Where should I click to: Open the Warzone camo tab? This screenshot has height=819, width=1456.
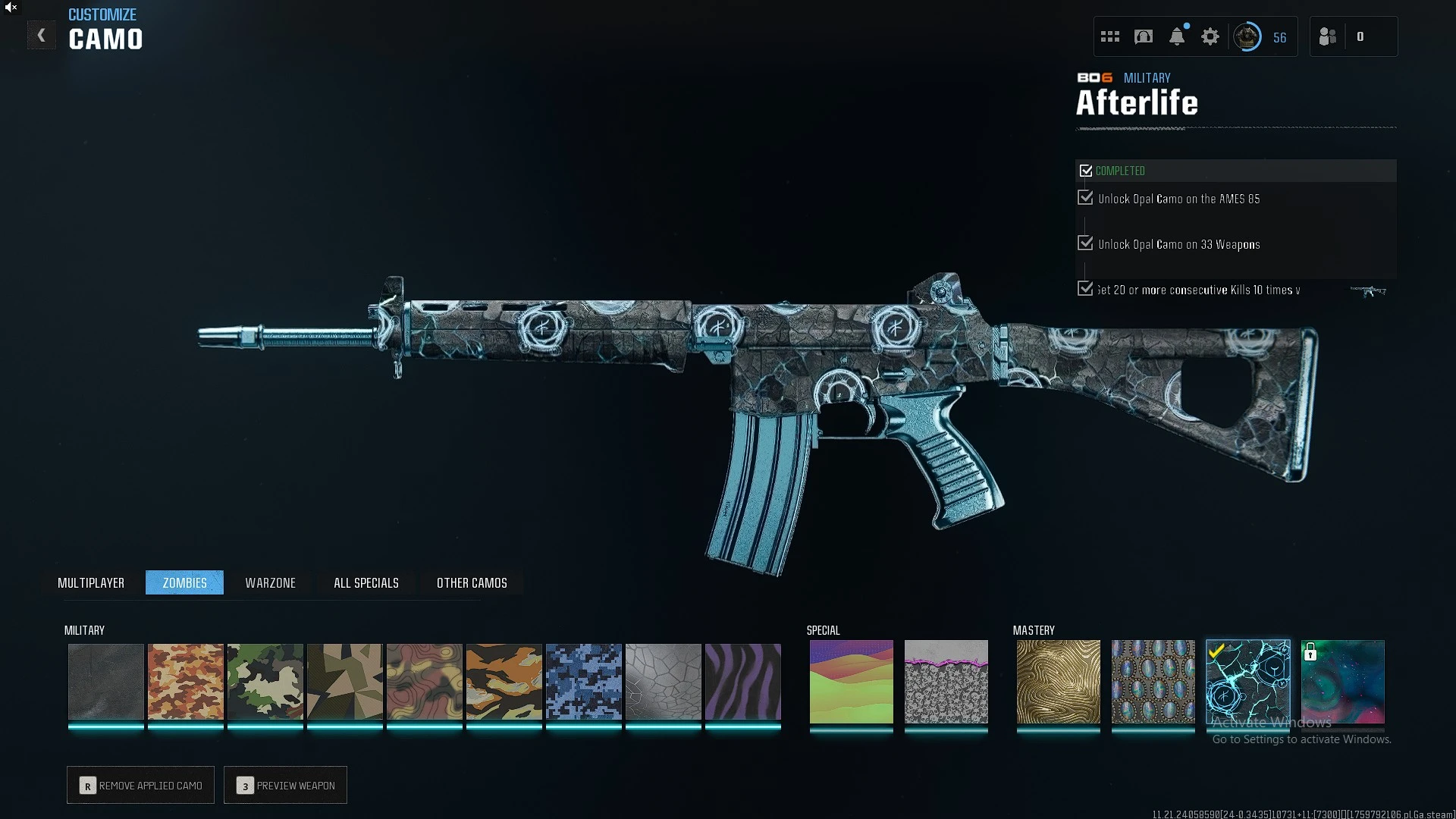pyautogui.click(x=270, y=582)
